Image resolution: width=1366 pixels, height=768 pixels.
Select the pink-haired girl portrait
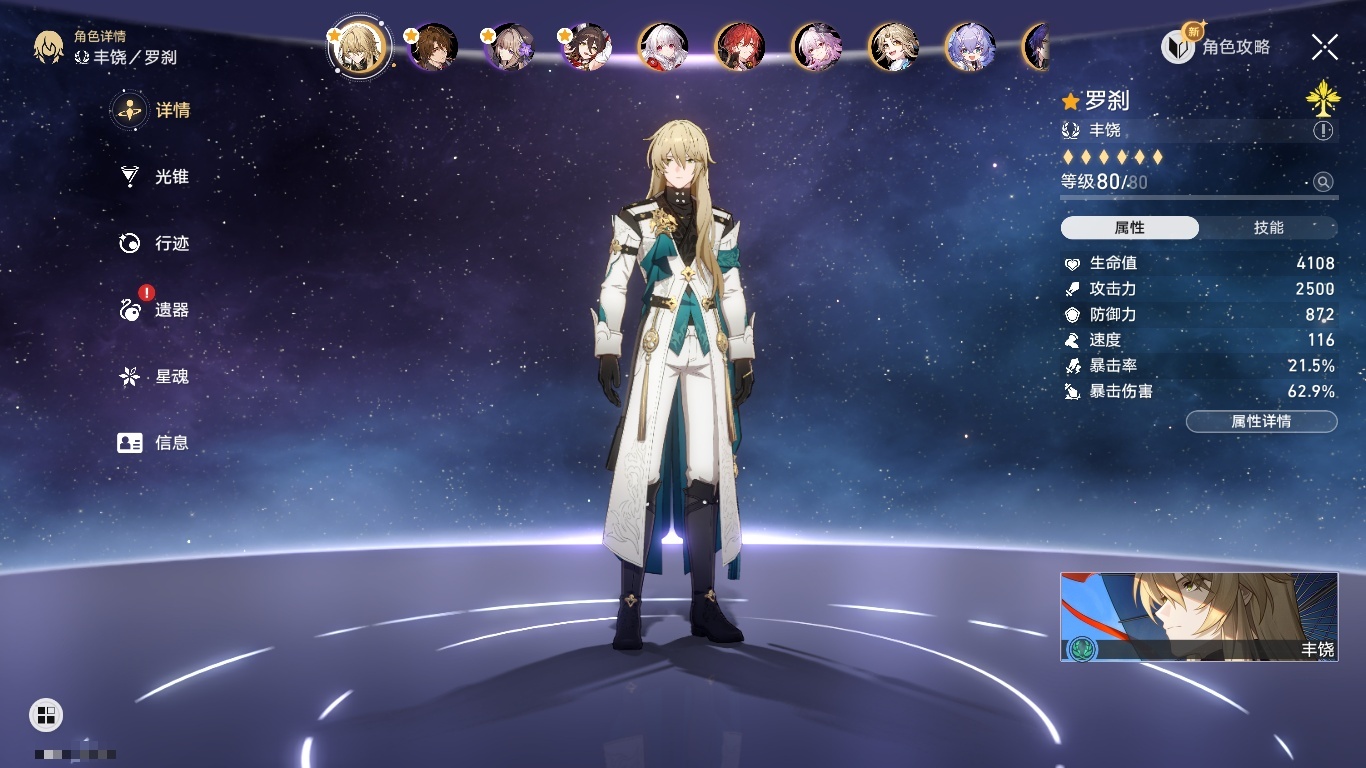[x=817, y=46]
